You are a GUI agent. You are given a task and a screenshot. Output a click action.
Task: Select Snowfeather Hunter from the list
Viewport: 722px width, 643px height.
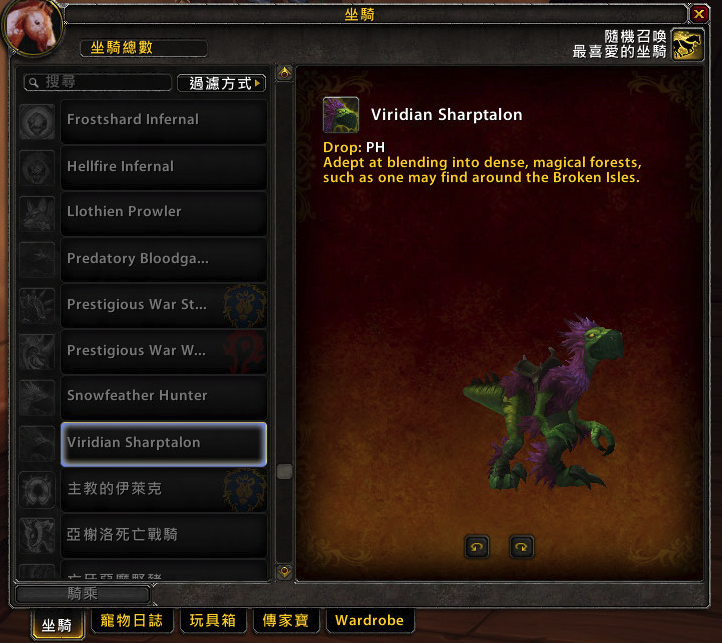tap(164, 396)
